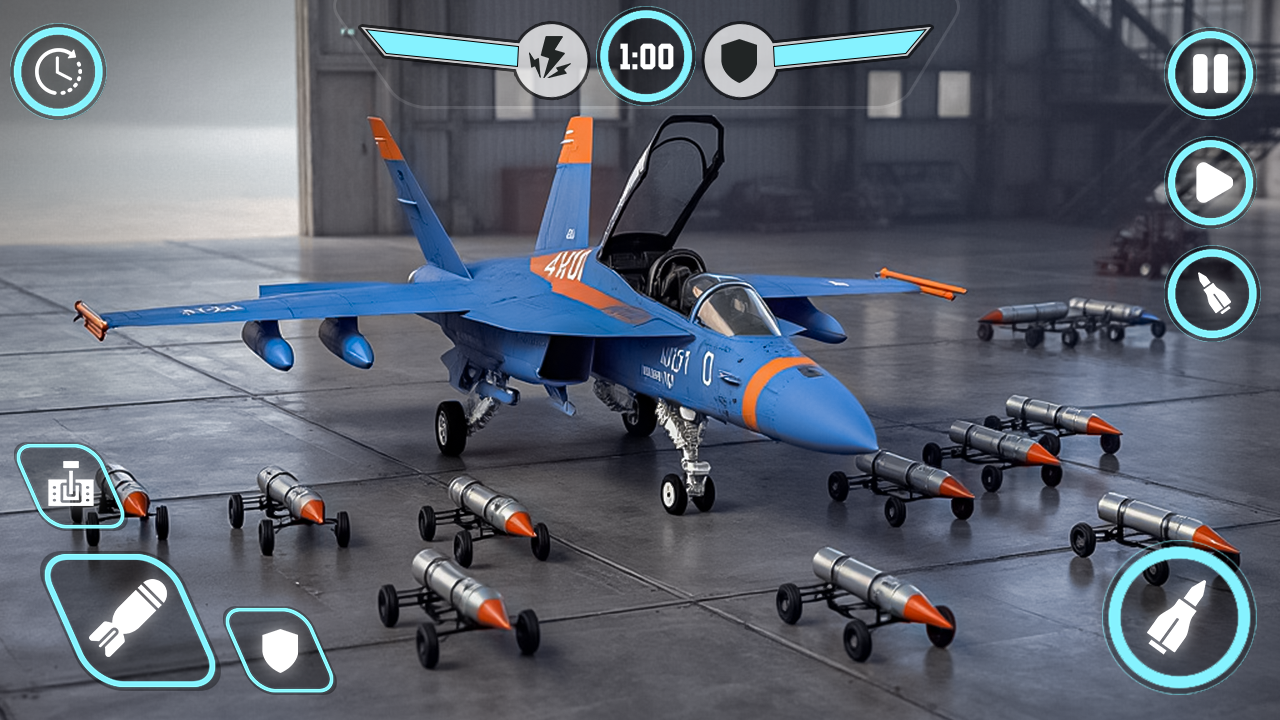
Task: Drop a bomb with the bomb button
Action: pyautogui.click(x=129, y=621)
